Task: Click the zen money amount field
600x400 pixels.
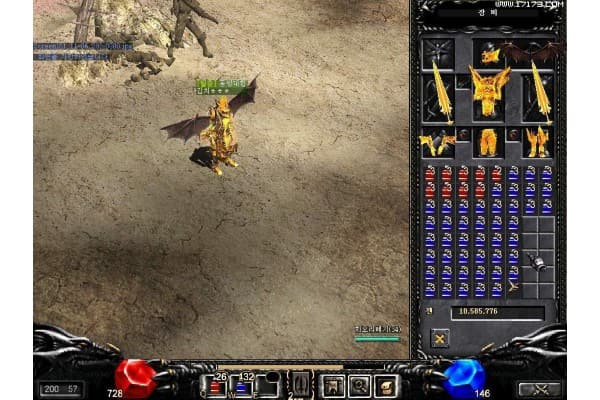Action: click(496, 313)
